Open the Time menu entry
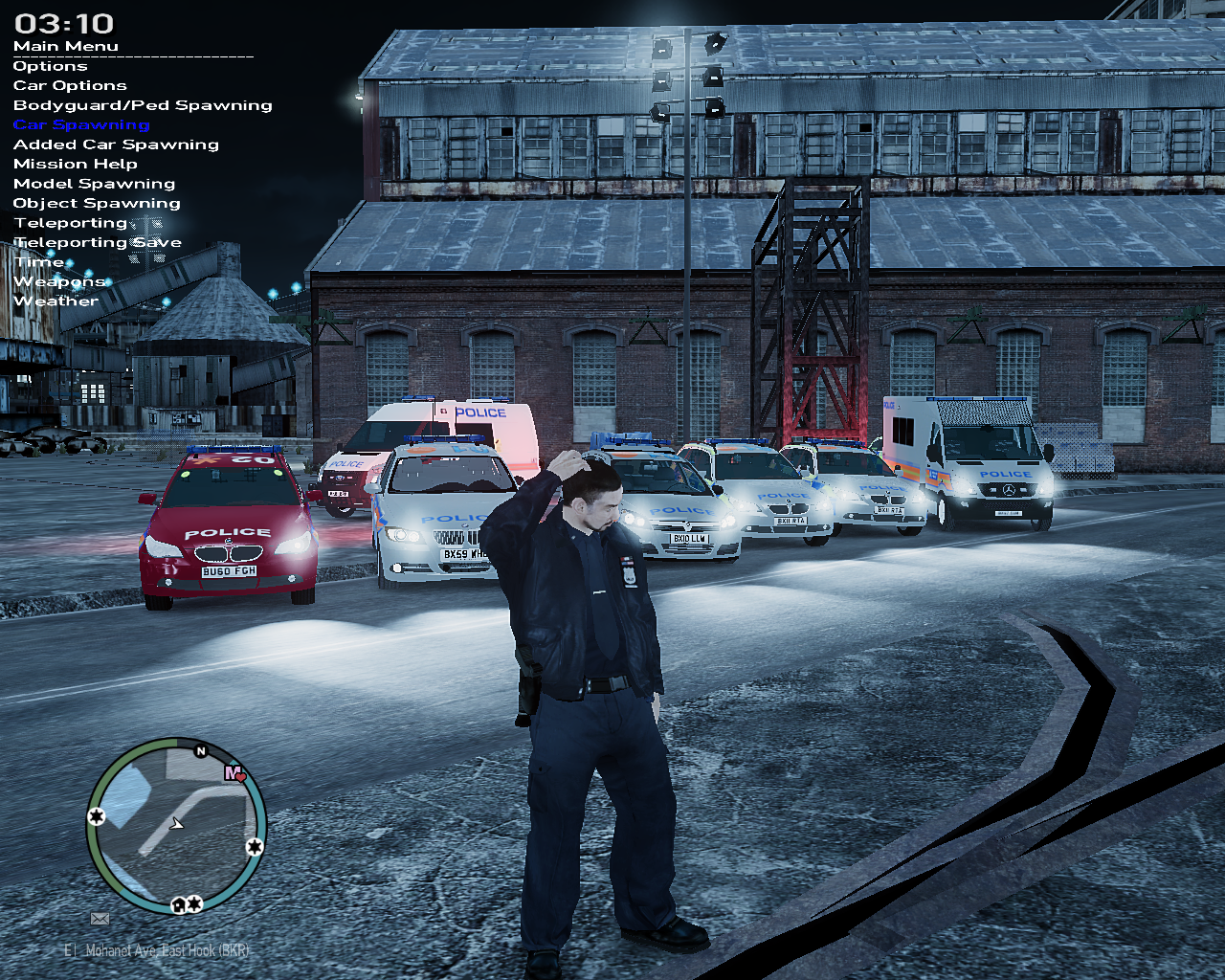This screenshot has width=1225, height=980. (x=39, y=262)
